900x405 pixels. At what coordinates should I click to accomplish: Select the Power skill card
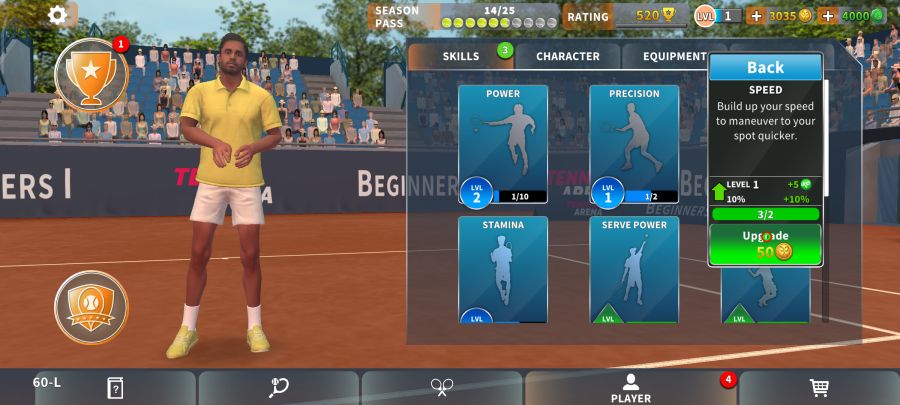[x=503, y=144]
